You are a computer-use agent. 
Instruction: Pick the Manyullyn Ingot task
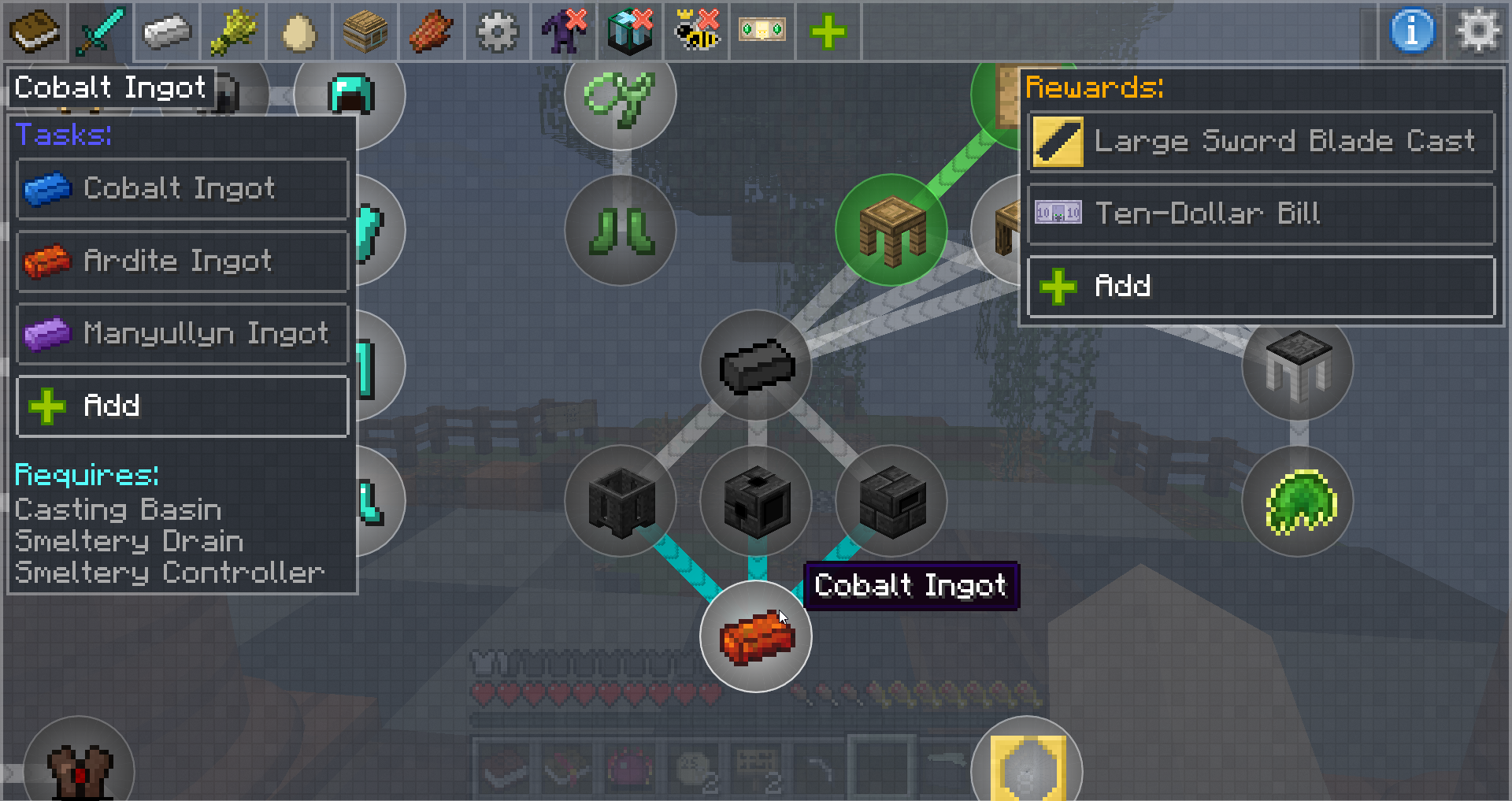182,334
